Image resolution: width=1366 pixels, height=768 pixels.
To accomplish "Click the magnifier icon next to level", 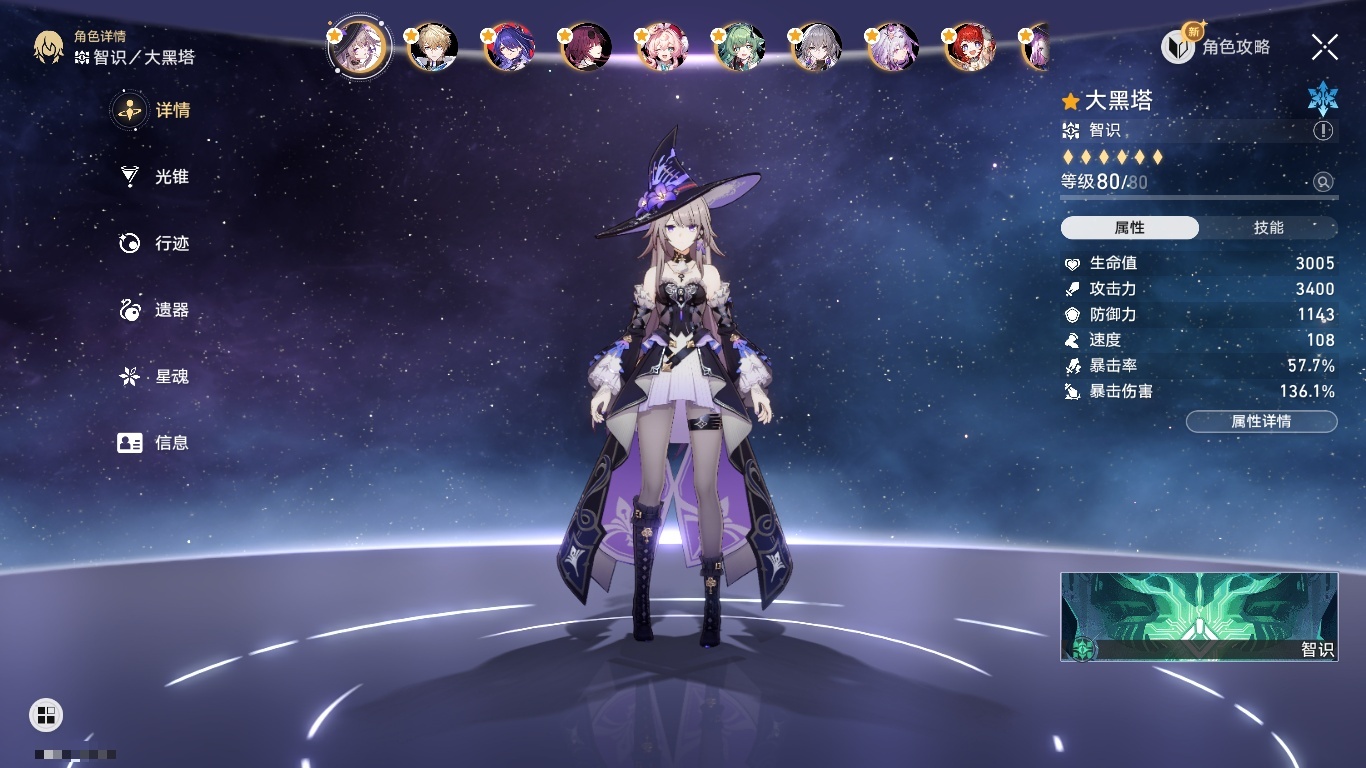I will pyautogui.click(x=1323, y=182).
